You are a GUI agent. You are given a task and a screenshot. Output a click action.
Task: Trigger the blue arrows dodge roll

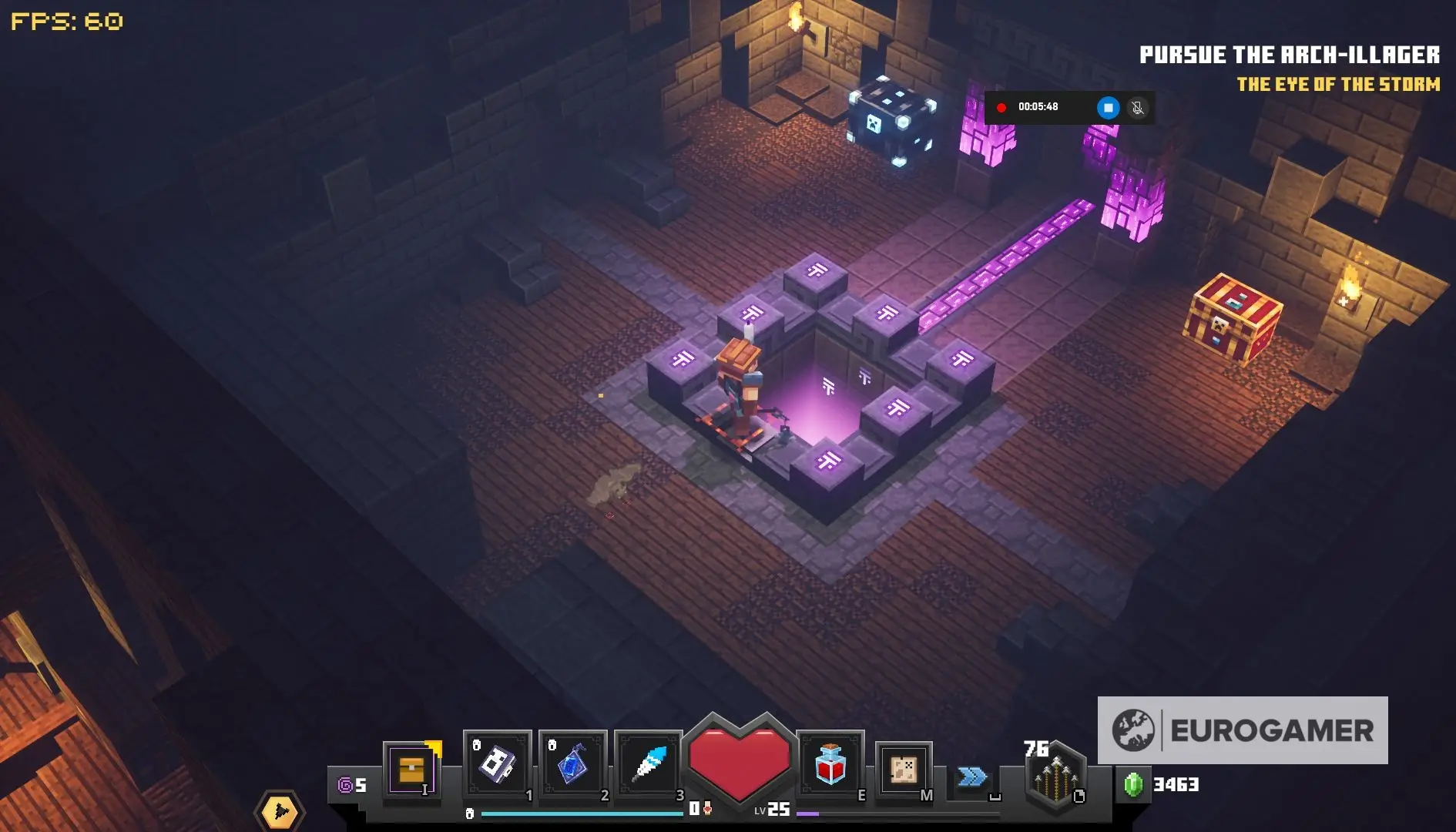point(972,777)
